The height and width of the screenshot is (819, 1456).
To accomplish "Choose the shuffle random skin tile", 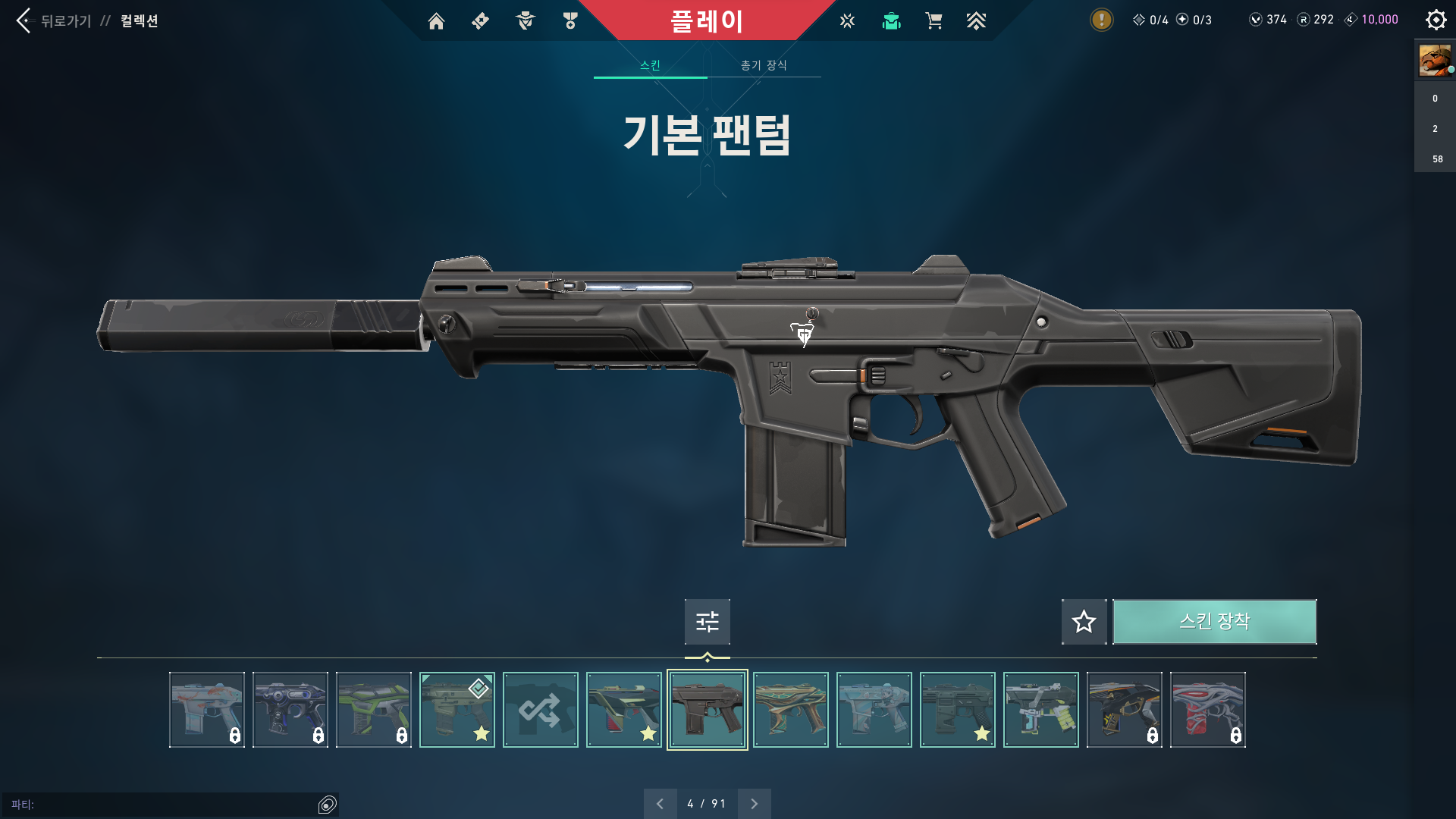I will [x=540, y=710].
